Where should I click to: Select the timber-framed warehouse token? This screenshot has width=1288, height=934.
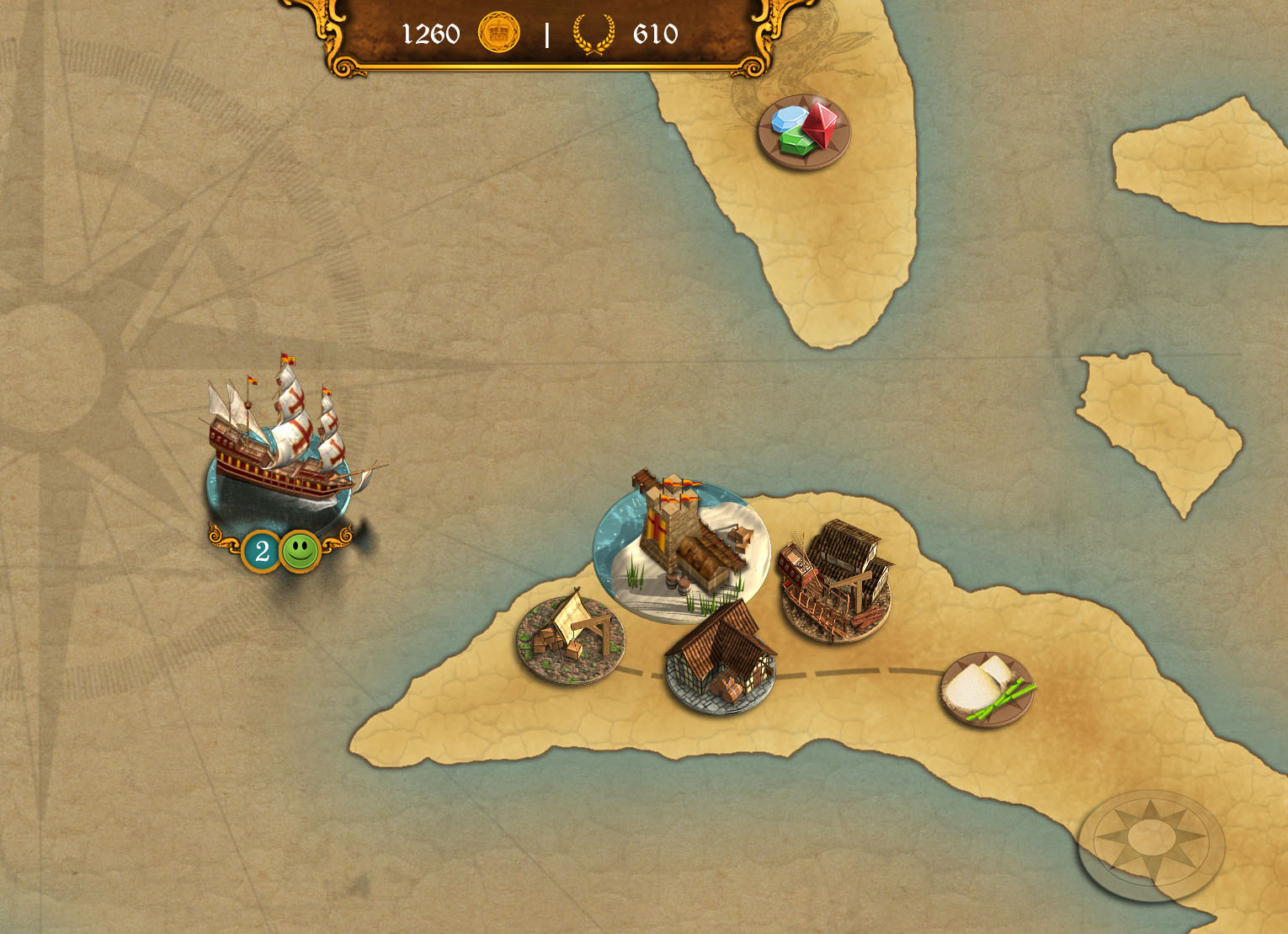coord(721,659)
